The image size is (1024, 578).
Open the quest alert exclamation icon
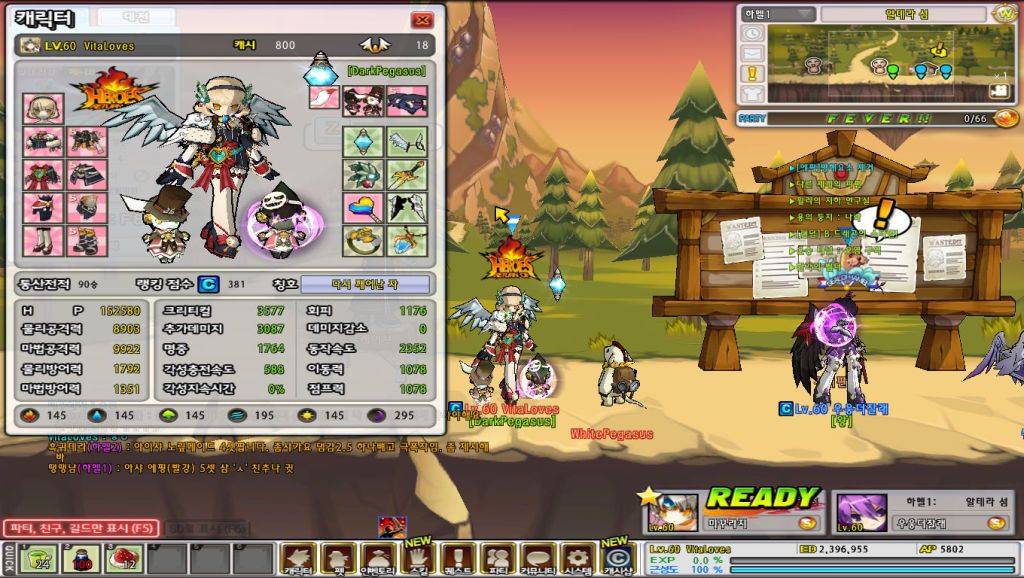click(753, 74)
